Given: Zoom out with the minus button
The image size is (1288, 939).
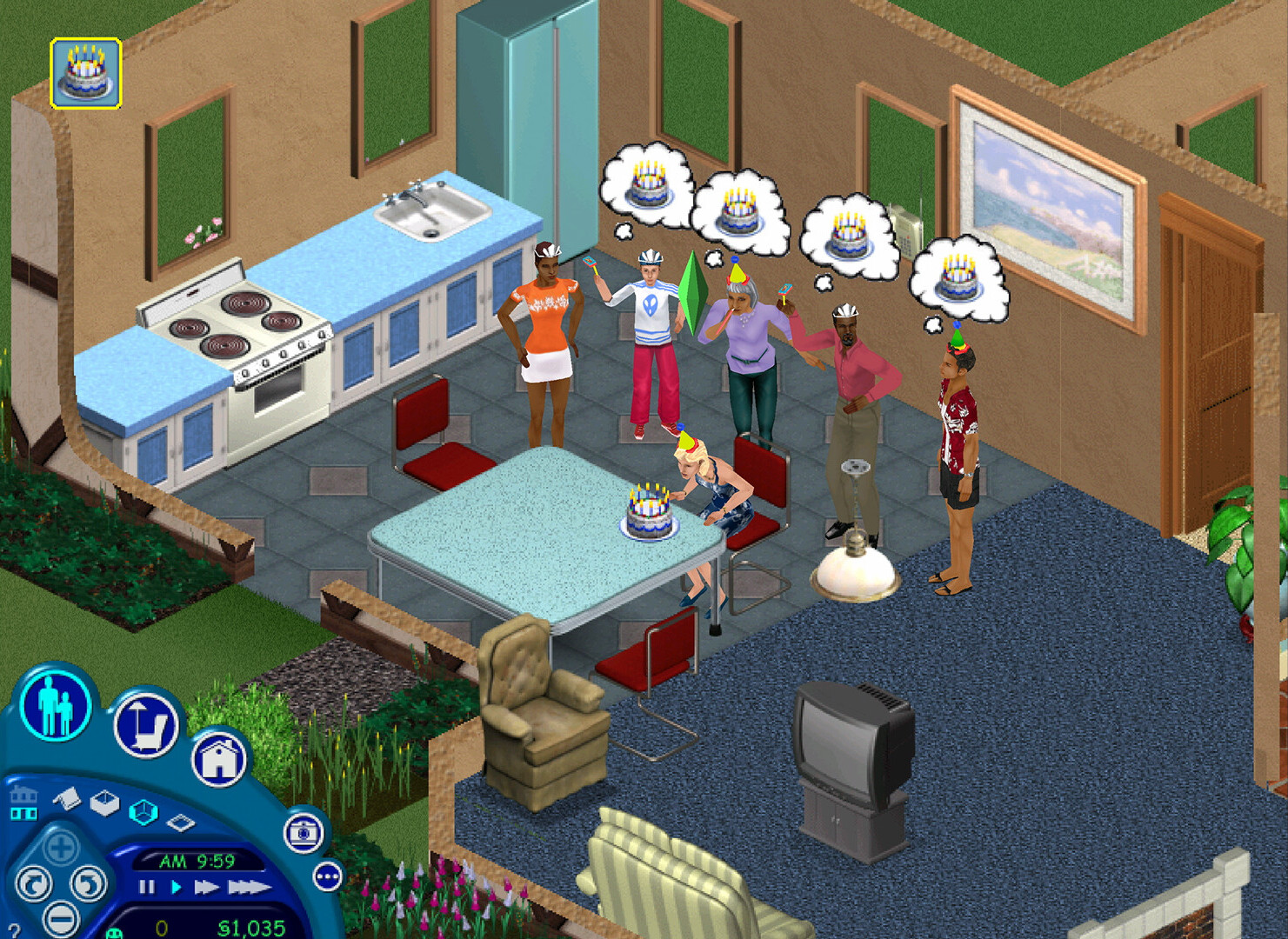Looking at the screenshot, I should click(60, 918).
